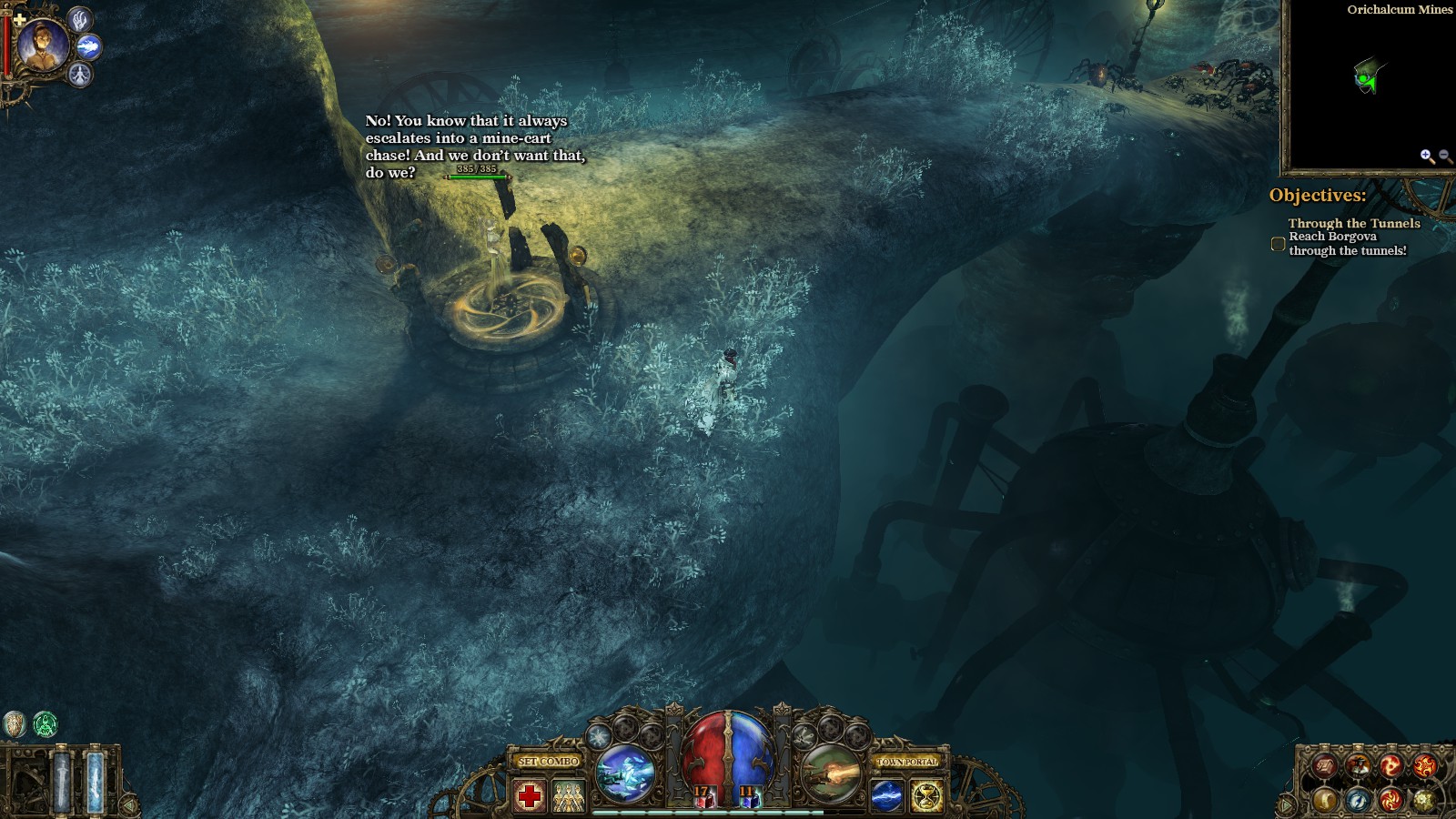Use the red cross healing skill
Image resolution: width=1456 pixels, height=819 pixels.
coord(530,797)
